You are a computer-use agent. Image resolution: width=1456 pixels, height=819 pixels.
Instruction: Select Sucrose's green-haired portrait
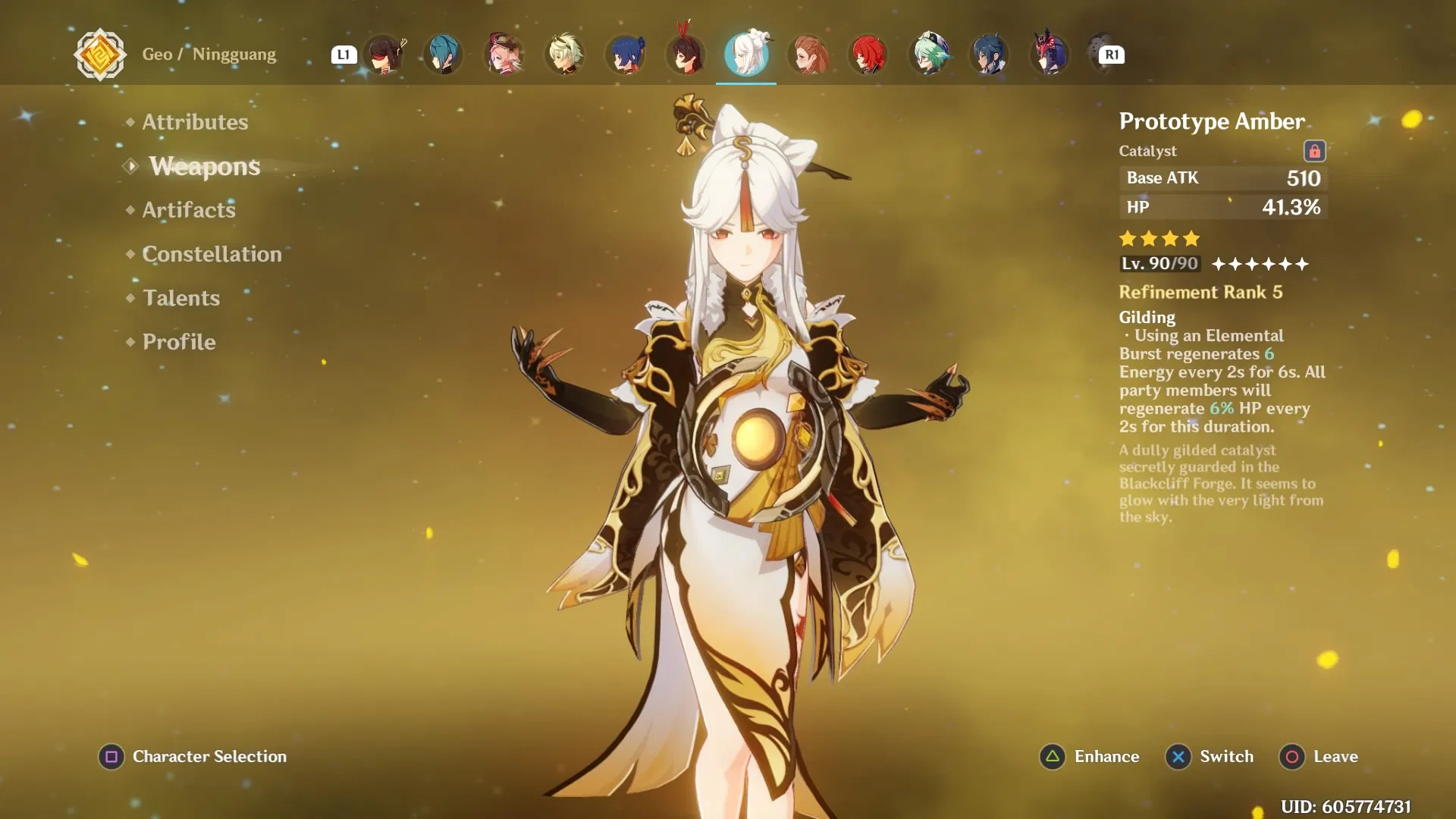pyautogui.click(x=929, y=55)
